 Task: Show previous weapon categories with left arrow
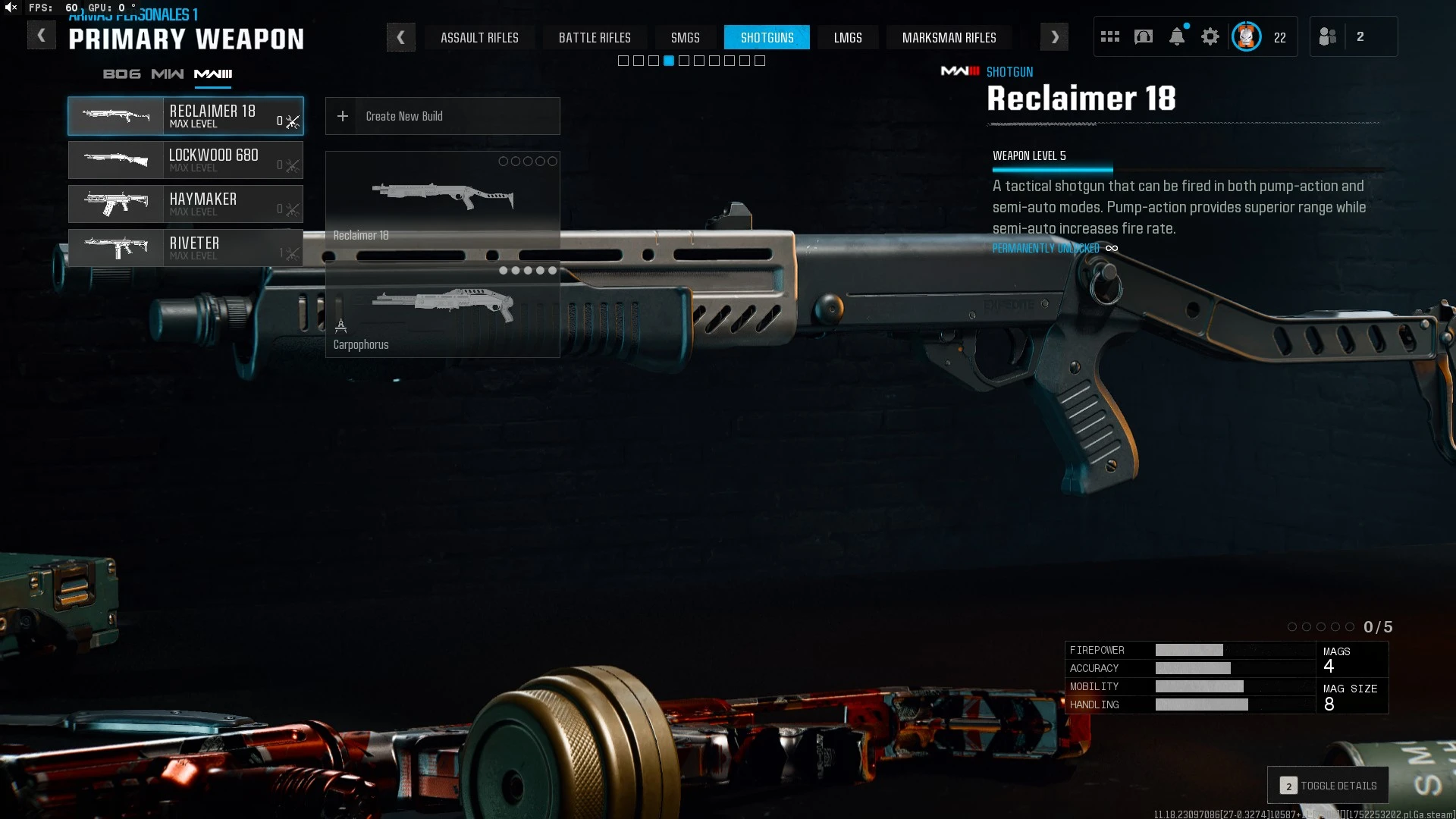(x=400, y=37)
